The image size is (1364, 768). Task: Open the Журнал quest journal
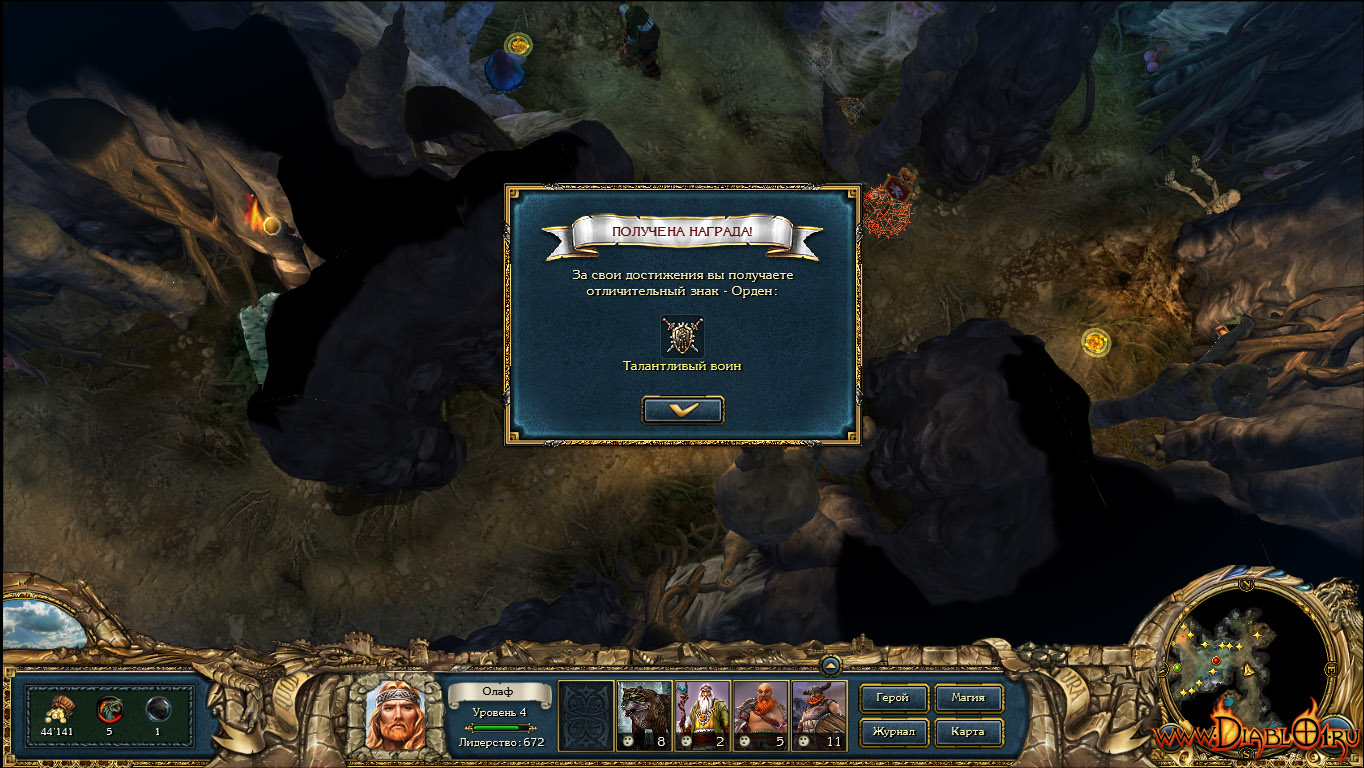tap(892, 732)
